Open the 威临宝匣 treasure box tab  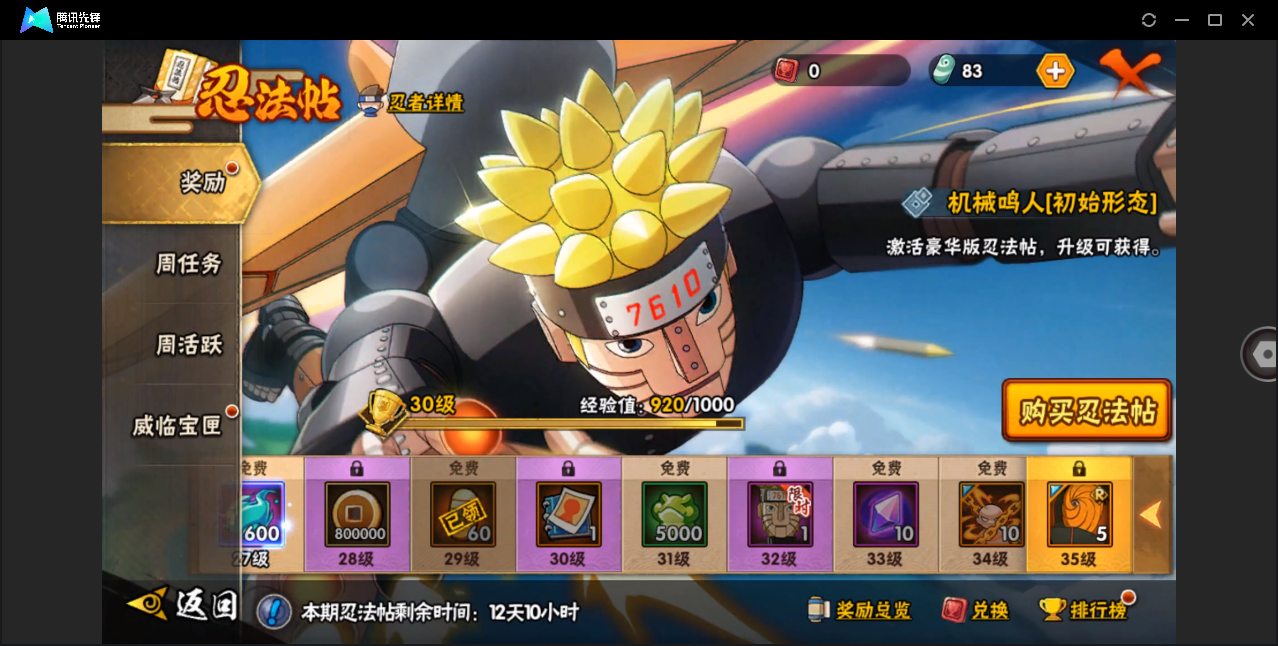click(178, 426)
